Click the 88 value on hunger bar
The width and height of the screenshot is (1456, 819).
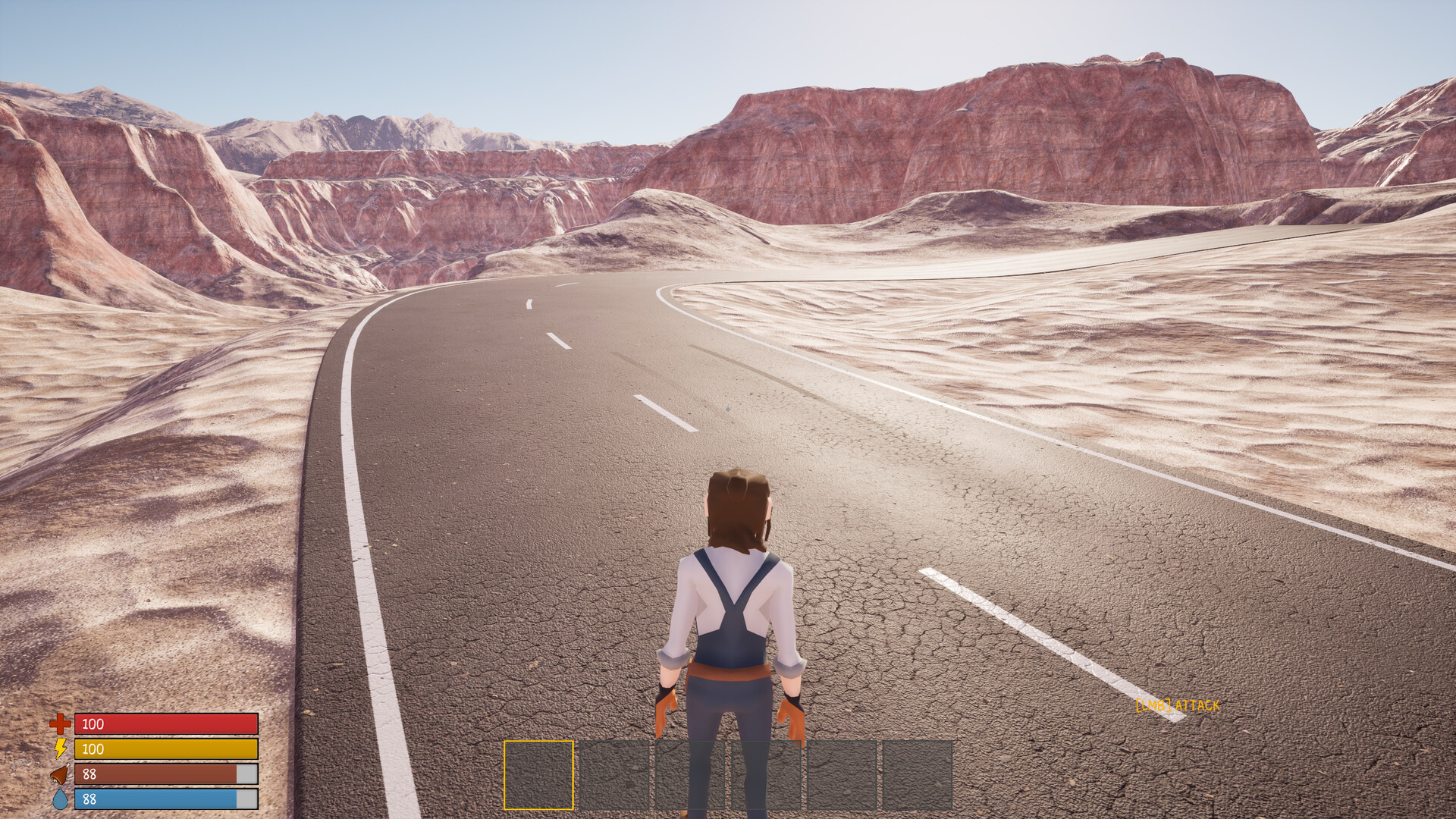(x=89, y=774)
